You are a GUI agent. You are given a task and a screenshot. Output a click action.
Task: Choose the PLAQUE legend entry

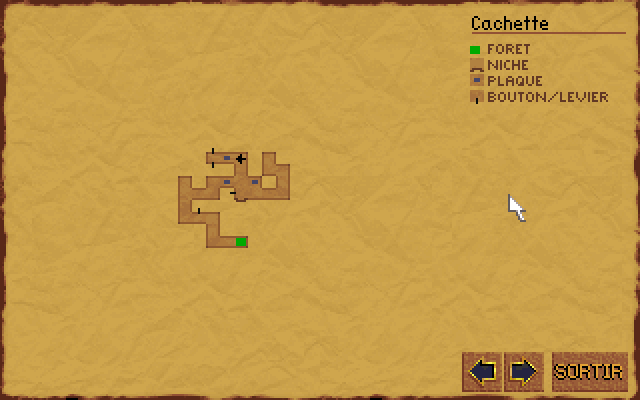click(514, 81)
